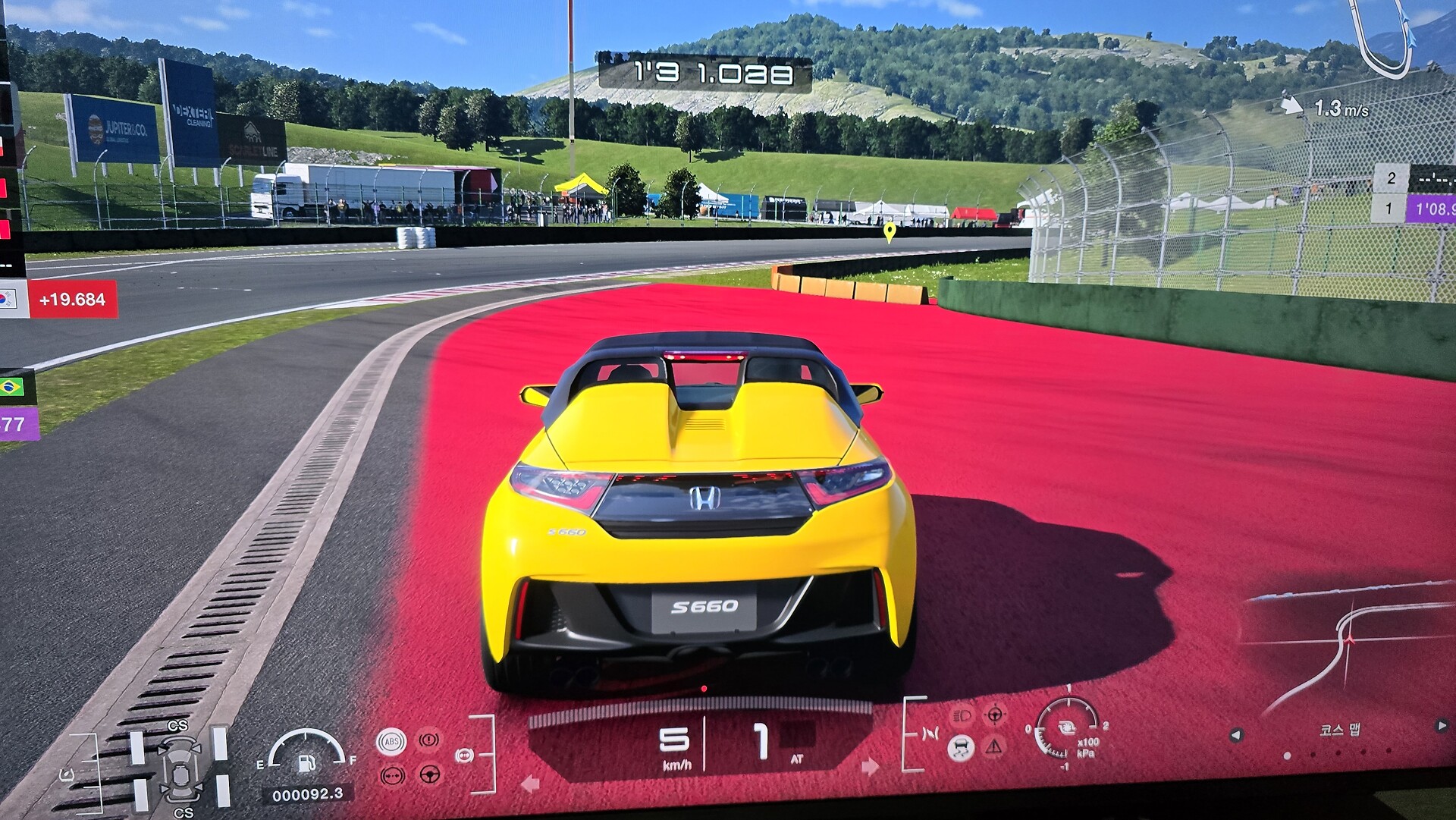Click the ABS indicator icon
This screenshot has height=820, width=1456.
391,741
